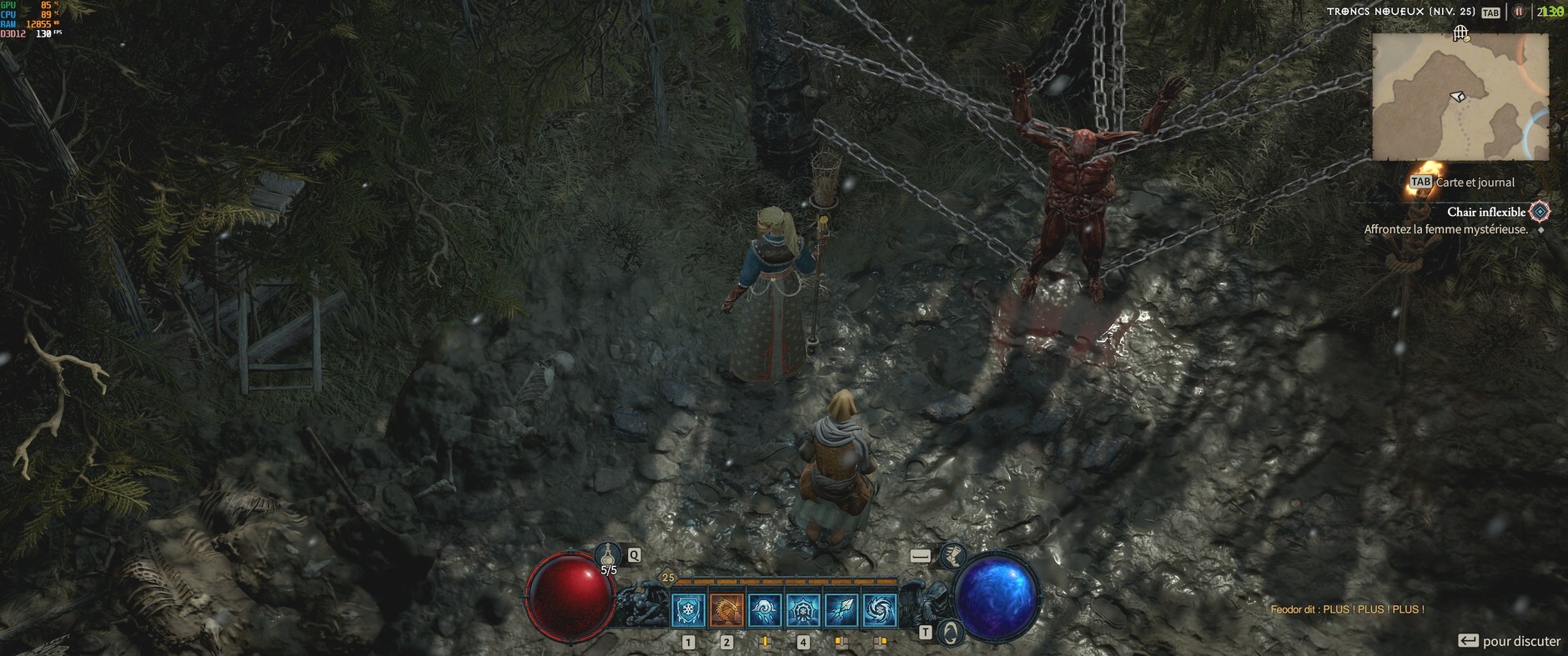
Task: Cast the orange dragon serpent skill
Action: click(x=726, y=610)
